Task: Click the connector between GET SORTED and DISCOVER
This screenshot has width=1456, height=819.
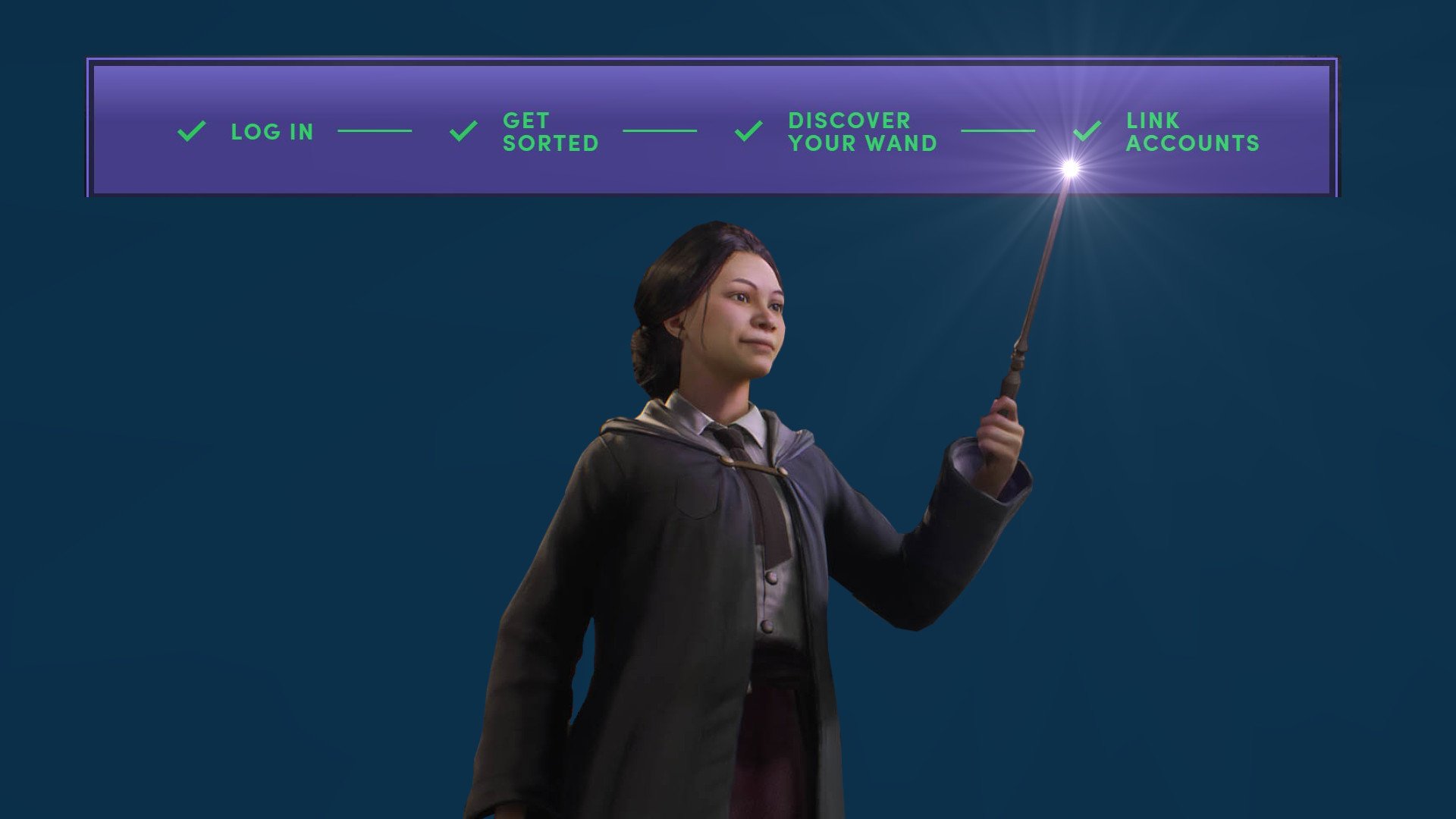Action: tap(659, 131)
